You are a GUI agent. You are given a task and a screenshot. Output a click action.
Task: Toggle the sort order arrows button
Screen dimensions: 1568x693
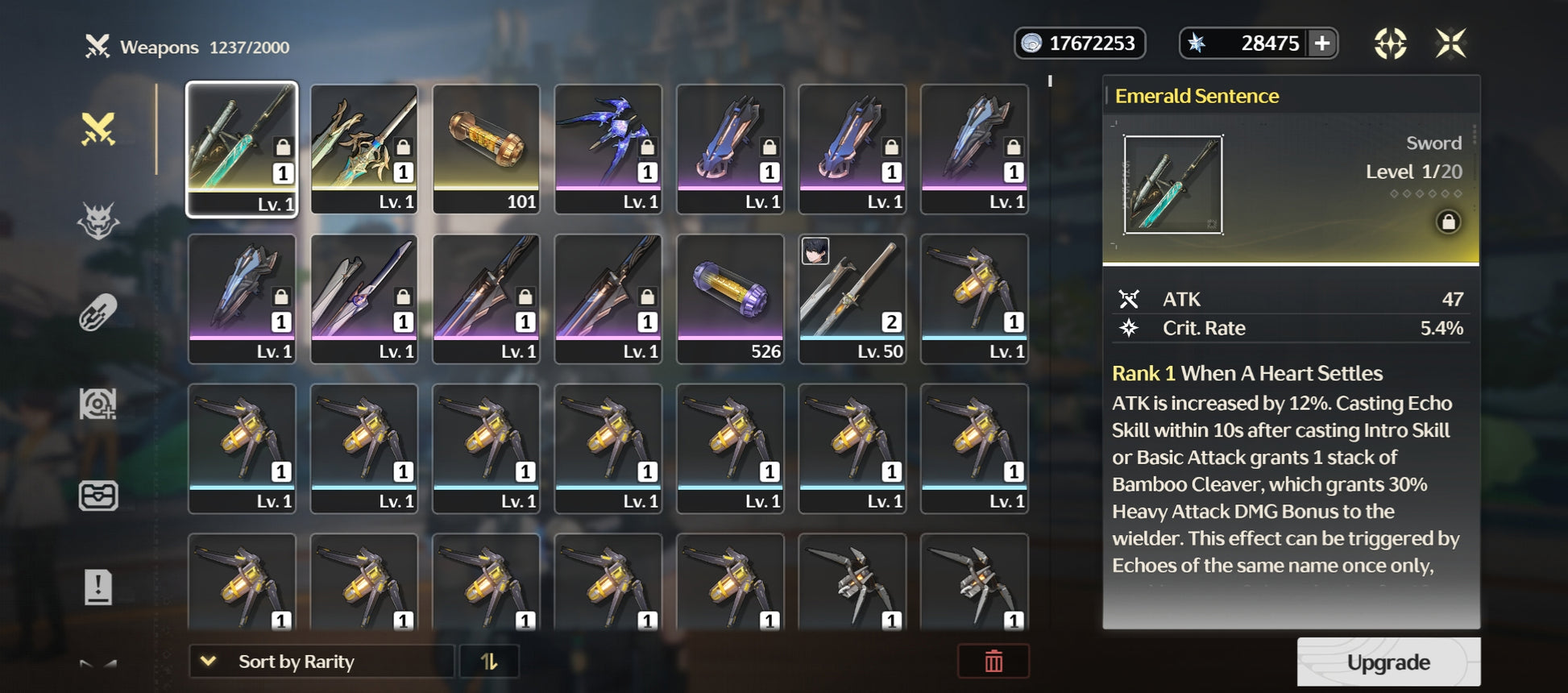(x=489, y=662)
